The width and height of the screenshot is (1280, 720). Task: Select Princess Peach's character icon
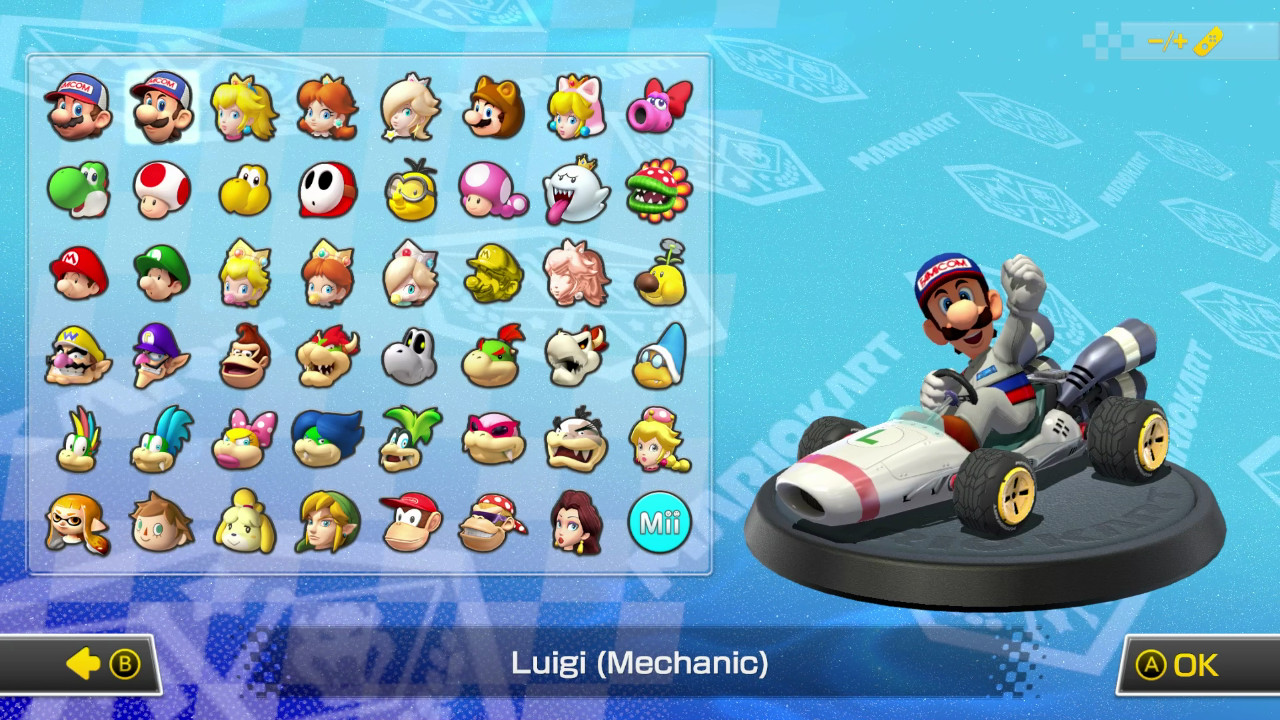pos(245,107)
